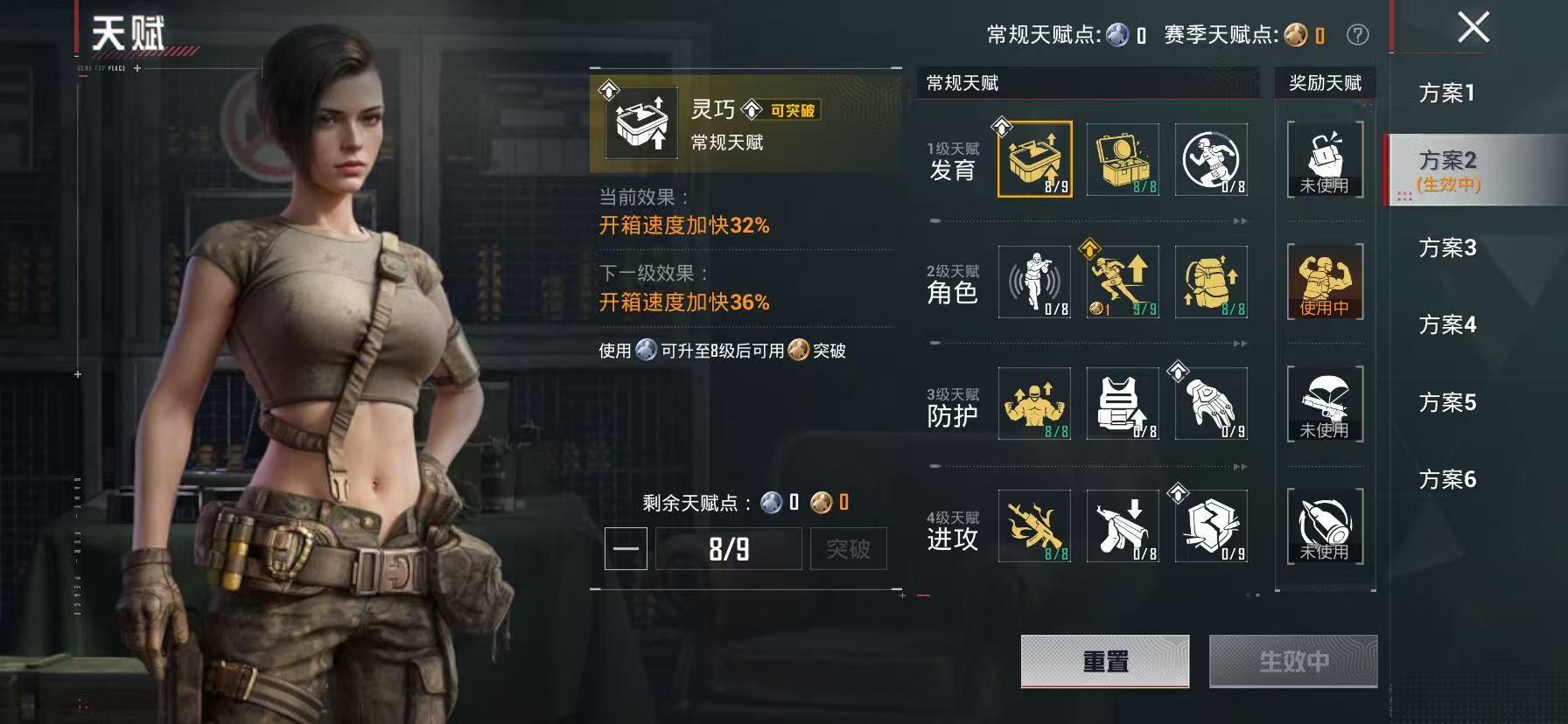Select the rifle talent in 进攻 row

[x=1037, y=526]
